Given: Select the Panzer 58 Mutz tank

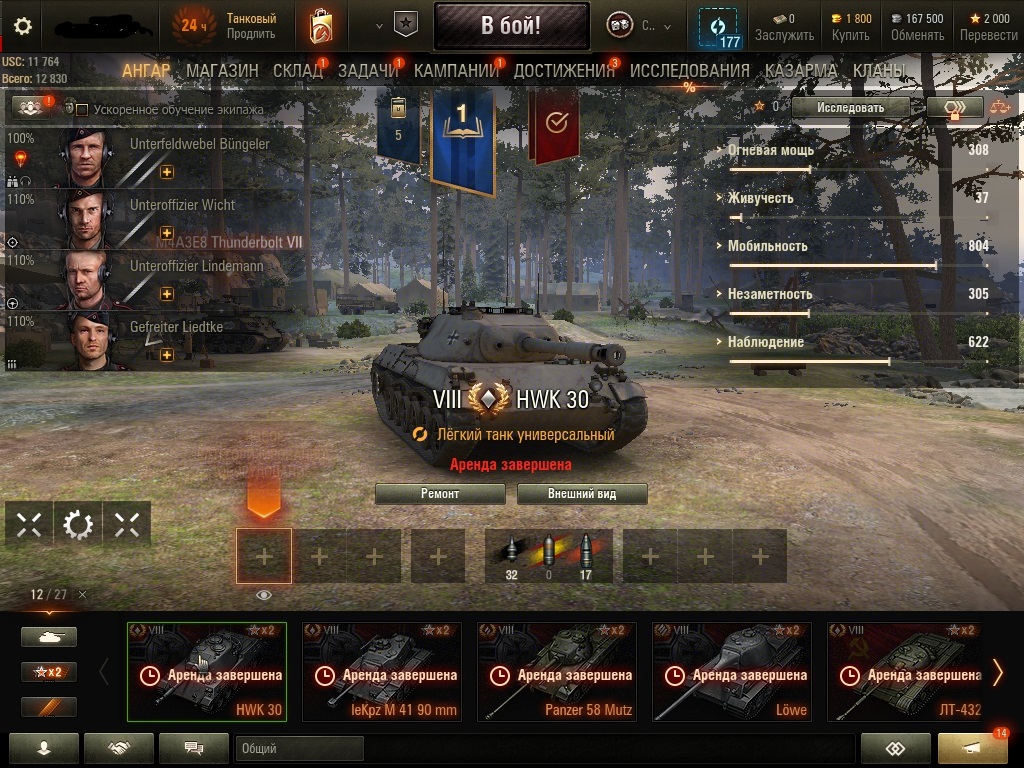Looking at the screenshot, I should pos(557,672).
